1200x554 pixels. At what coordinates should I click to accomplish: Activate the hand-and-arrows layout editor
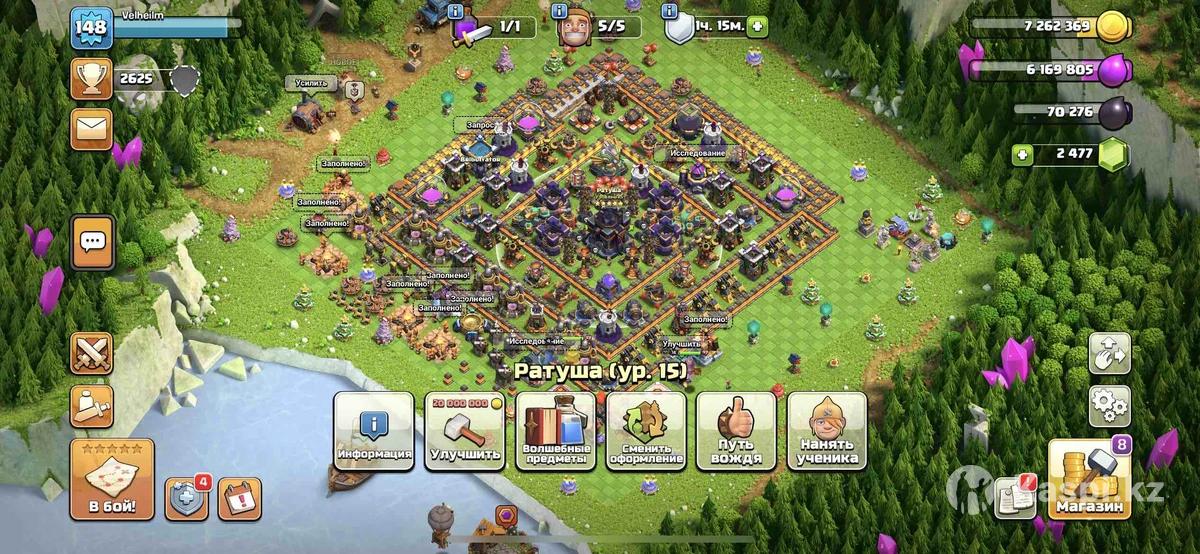(1110, 353)
